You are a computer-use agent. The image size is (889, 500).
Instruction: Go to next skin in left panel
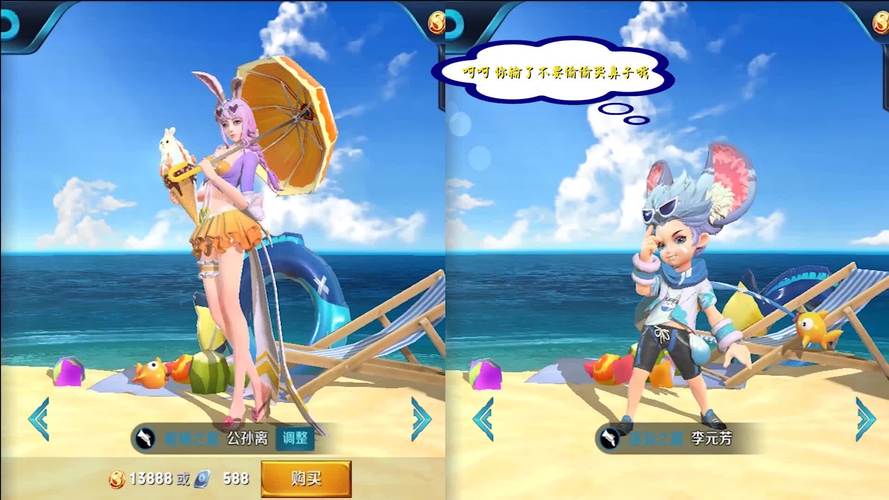coord(421,419)
